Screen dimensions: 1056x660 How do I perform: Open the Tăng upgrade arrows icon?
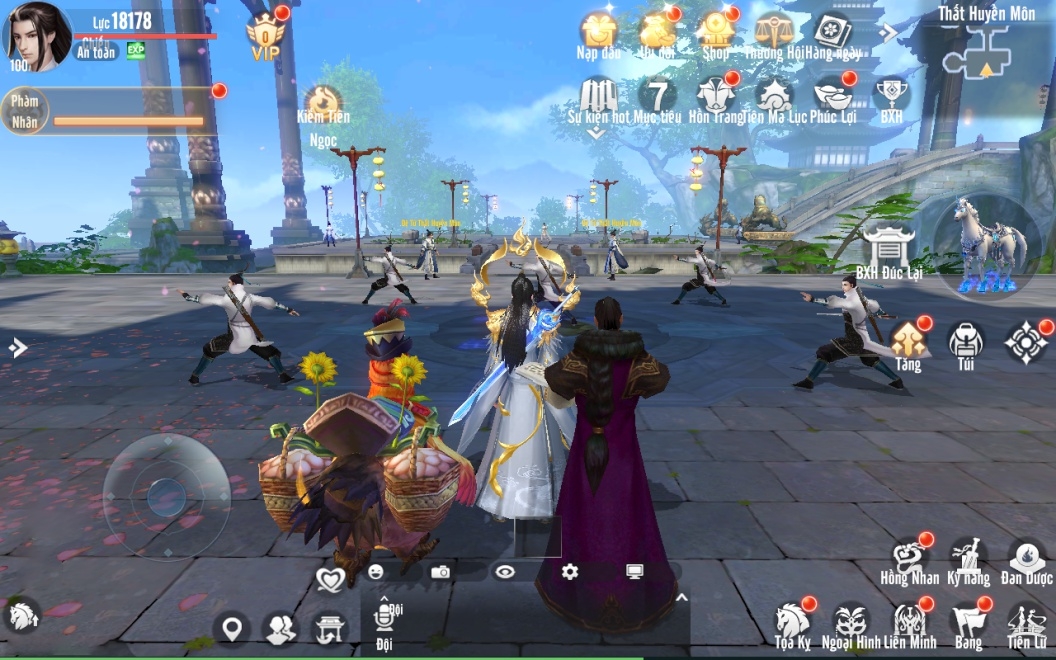coord(908,342)
